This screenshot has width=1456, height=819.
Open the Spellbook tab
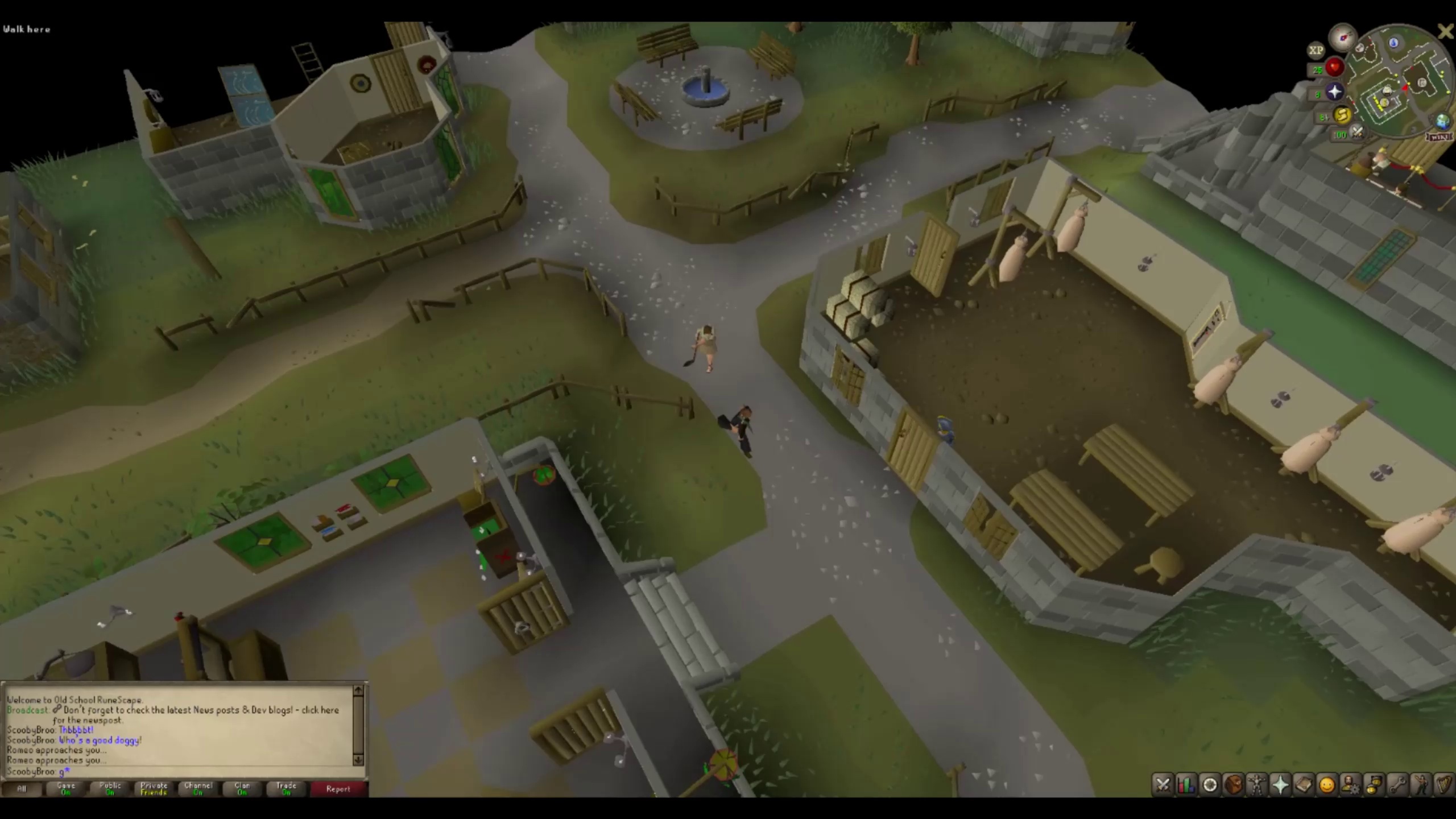point(1304,785)
